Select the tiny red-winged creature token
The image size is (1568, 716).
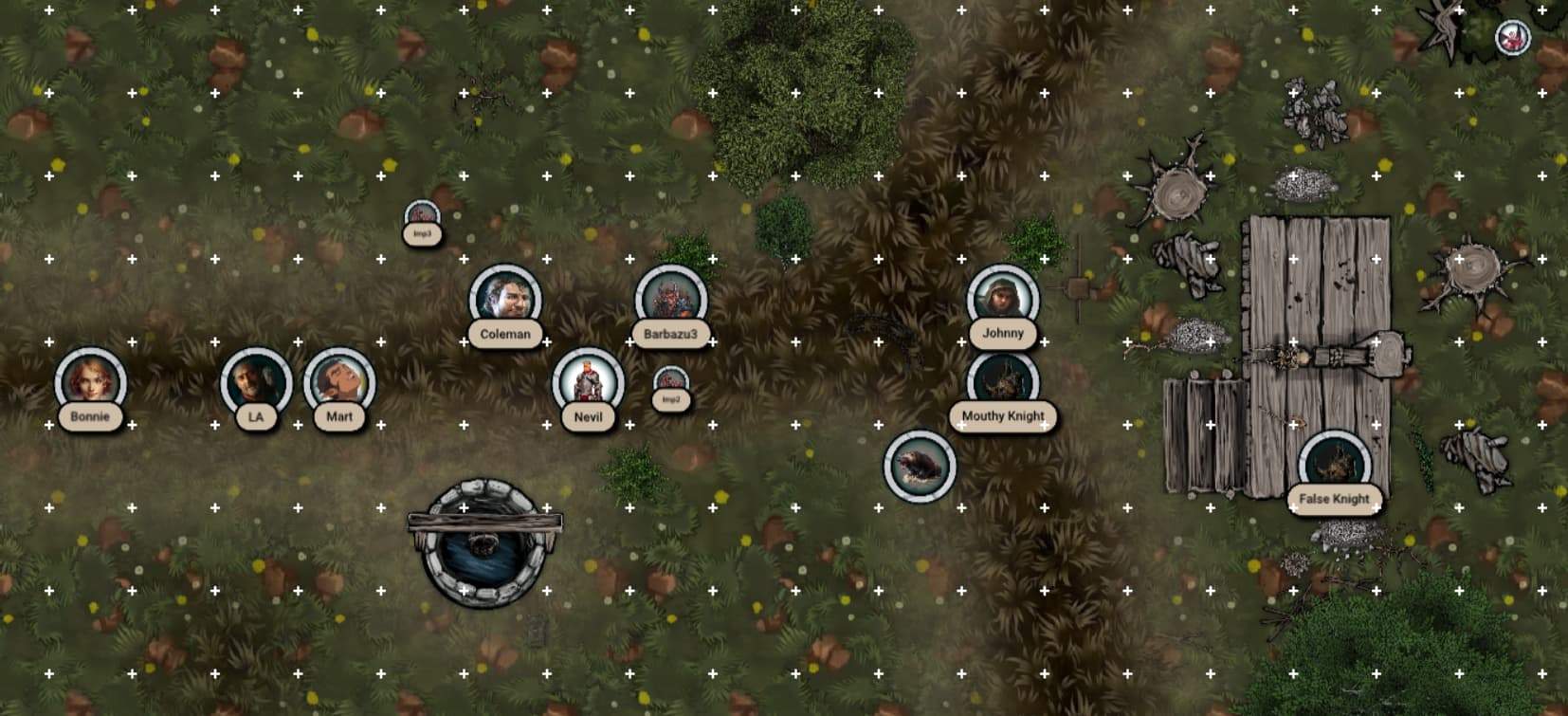[x=1512, y=39]
